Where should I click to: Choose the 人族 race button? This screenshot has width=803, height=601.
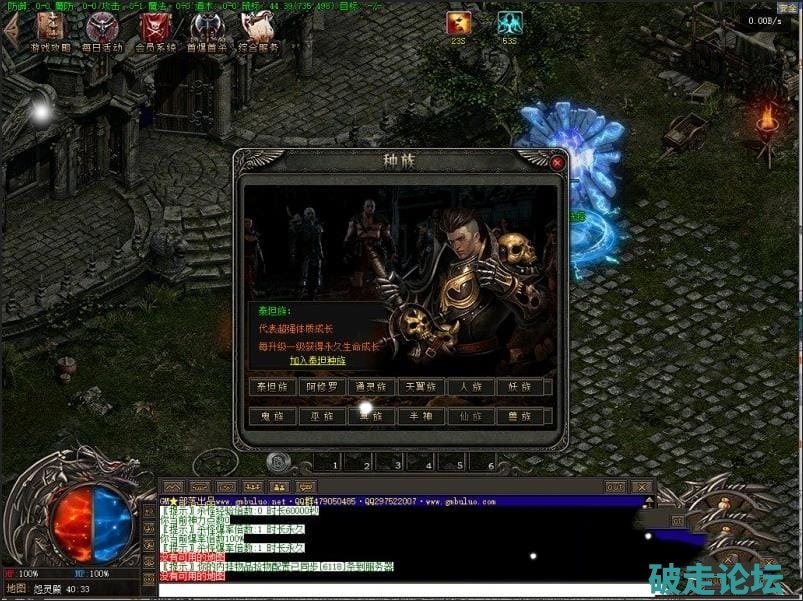tap(472, 386)
